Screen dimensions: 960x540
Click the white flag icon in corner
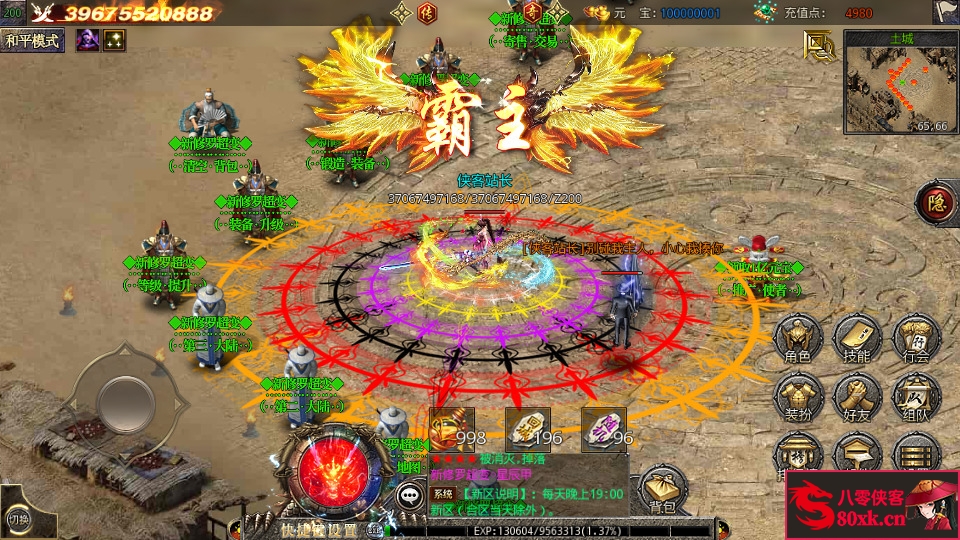946,11
